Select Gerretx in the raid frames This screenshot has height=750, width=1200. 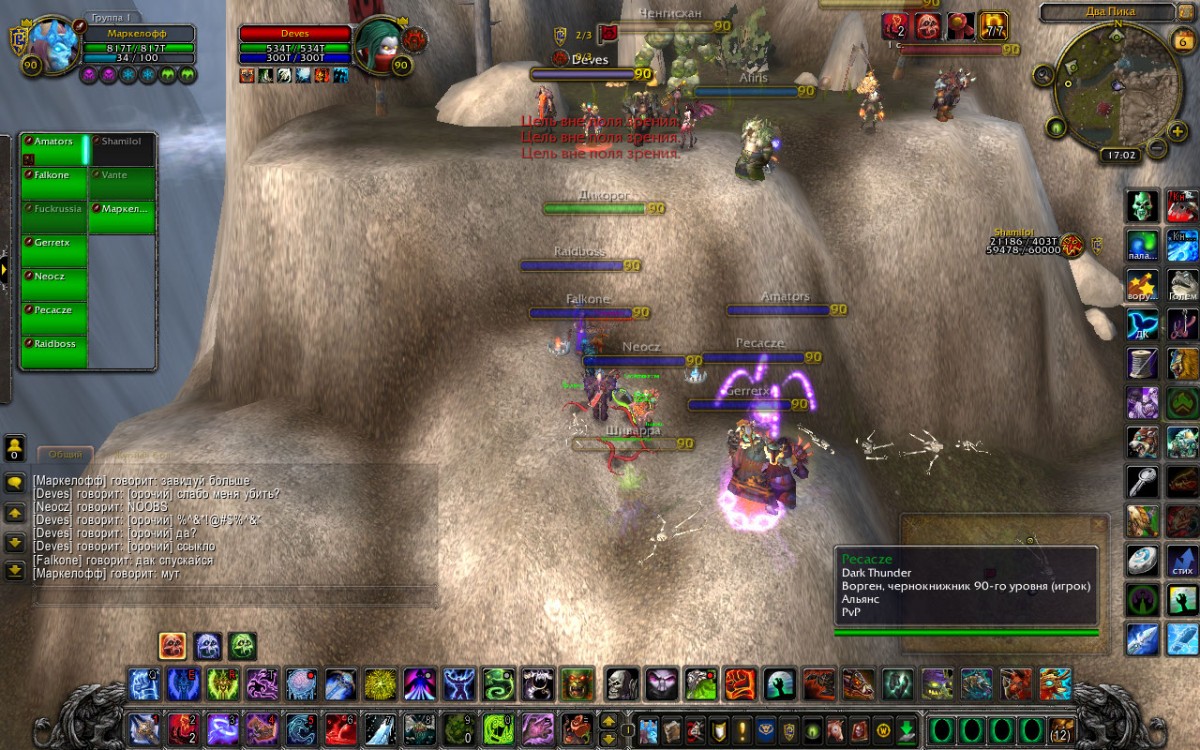pos(54,252)
